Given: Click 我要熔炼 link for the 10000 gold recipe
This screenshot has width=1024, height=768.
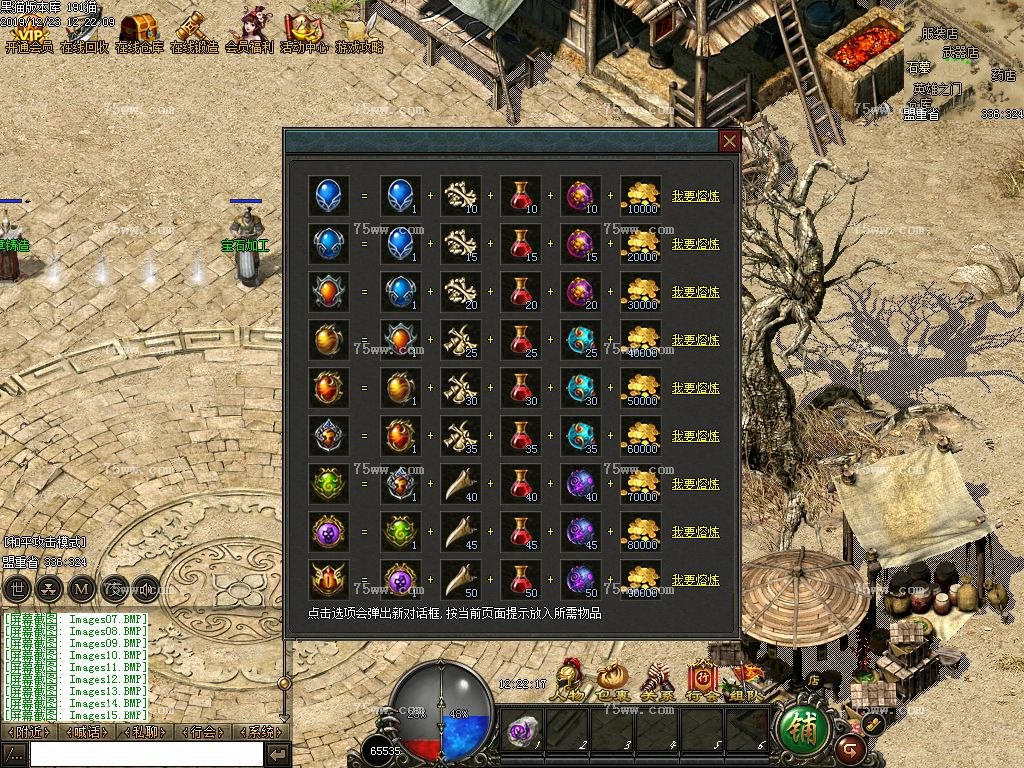Looking at the screenshot, I should [x=695, y=196].
